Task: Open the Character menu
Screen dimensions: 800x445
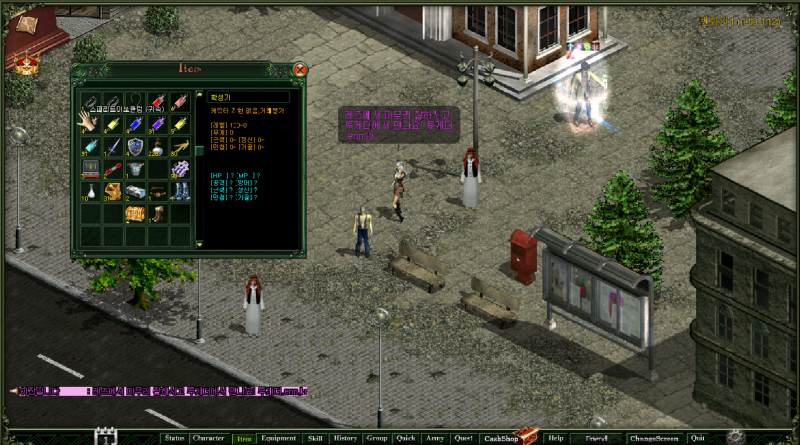Action: 208,438
